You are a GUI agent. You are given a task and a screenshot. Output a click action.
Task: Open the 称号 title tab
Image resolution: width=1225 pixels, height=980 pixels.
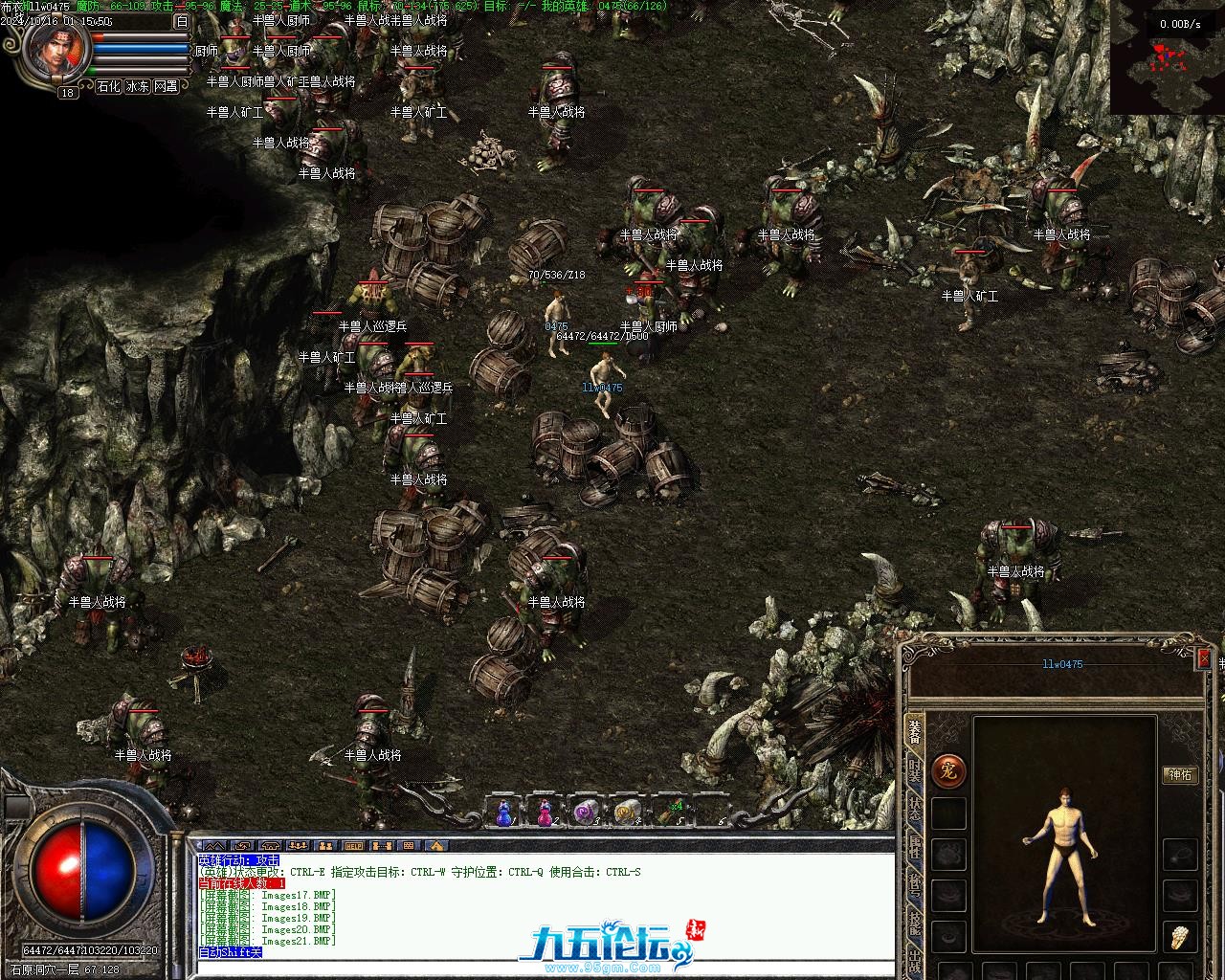[915, 887]
